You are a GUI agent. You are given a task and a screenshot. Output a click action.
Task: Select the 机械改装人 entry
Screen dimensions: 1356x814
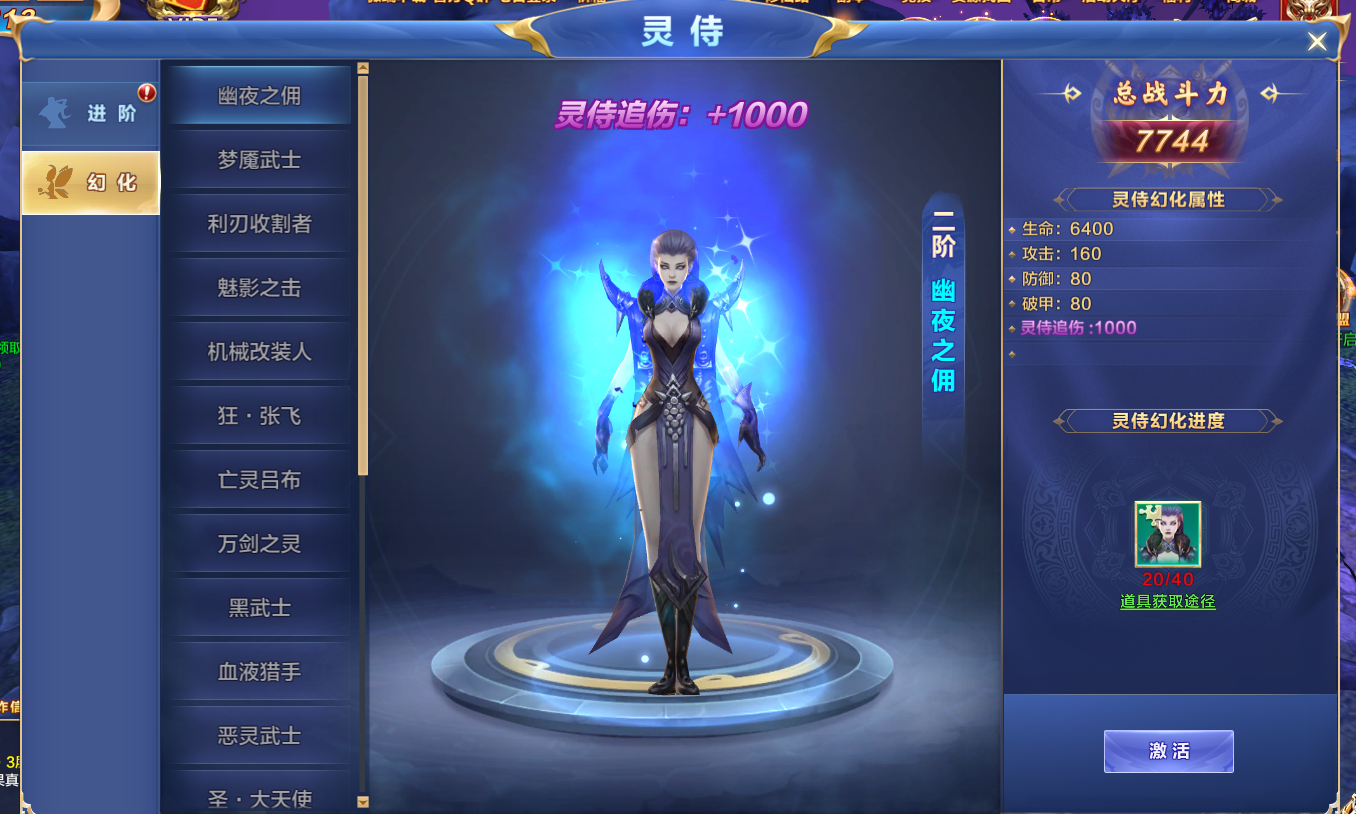click(259, 352)
